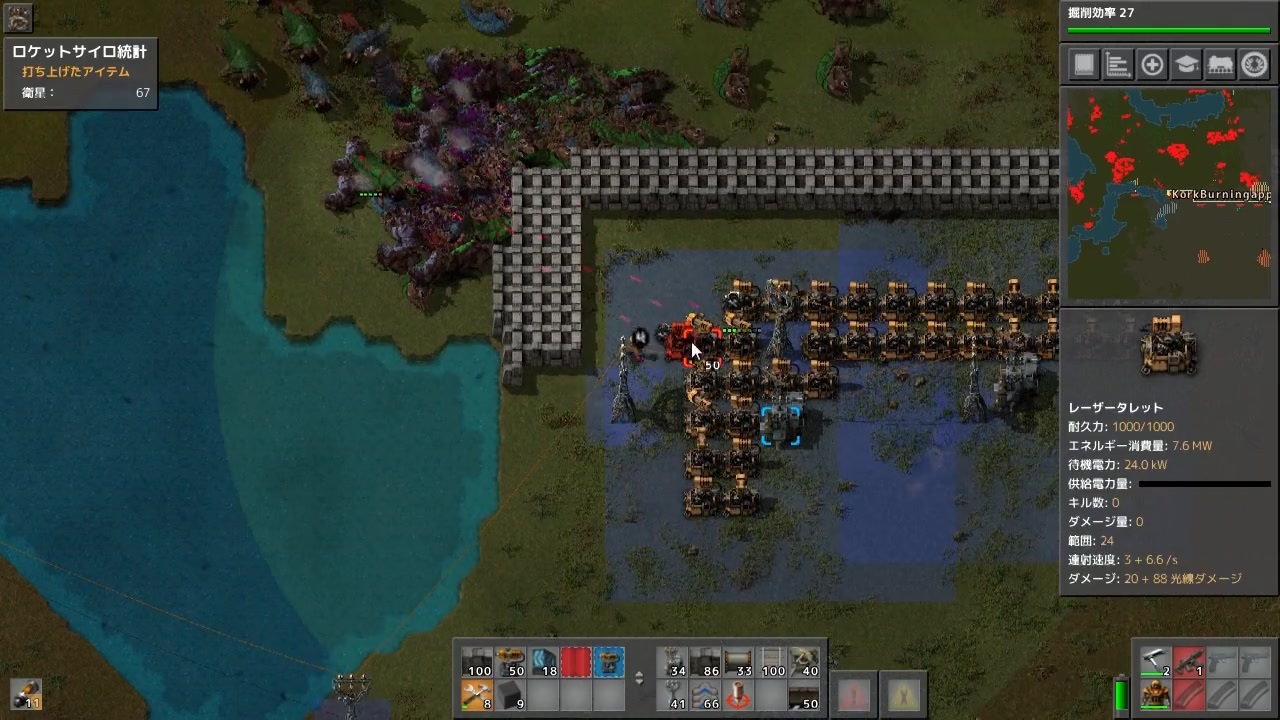Open the rightmost circular shortcut icon
The height and width of the screenshot is (720, 1280).
1254,64
